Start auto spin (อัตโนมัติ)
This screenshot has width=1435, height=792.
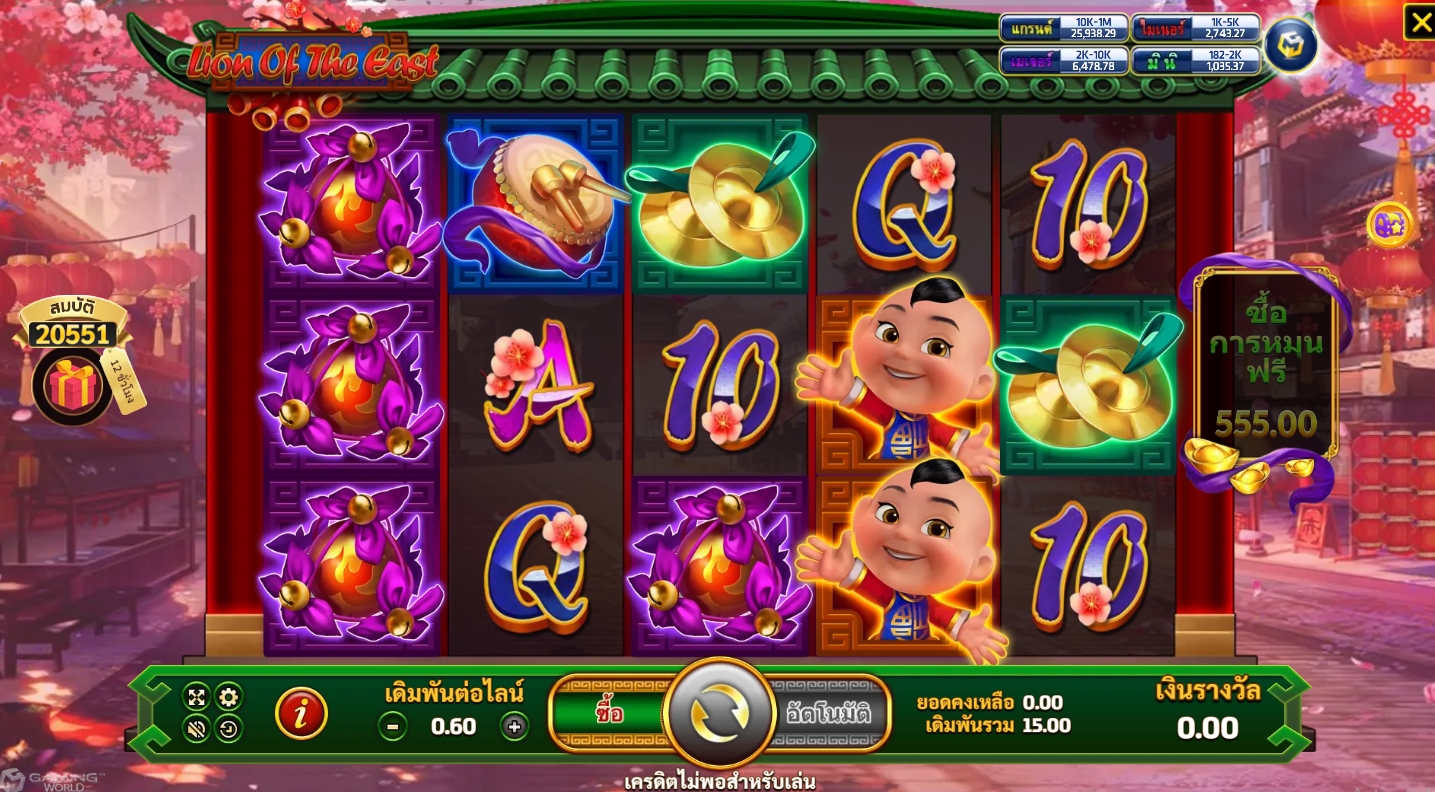tap(828, 713)
